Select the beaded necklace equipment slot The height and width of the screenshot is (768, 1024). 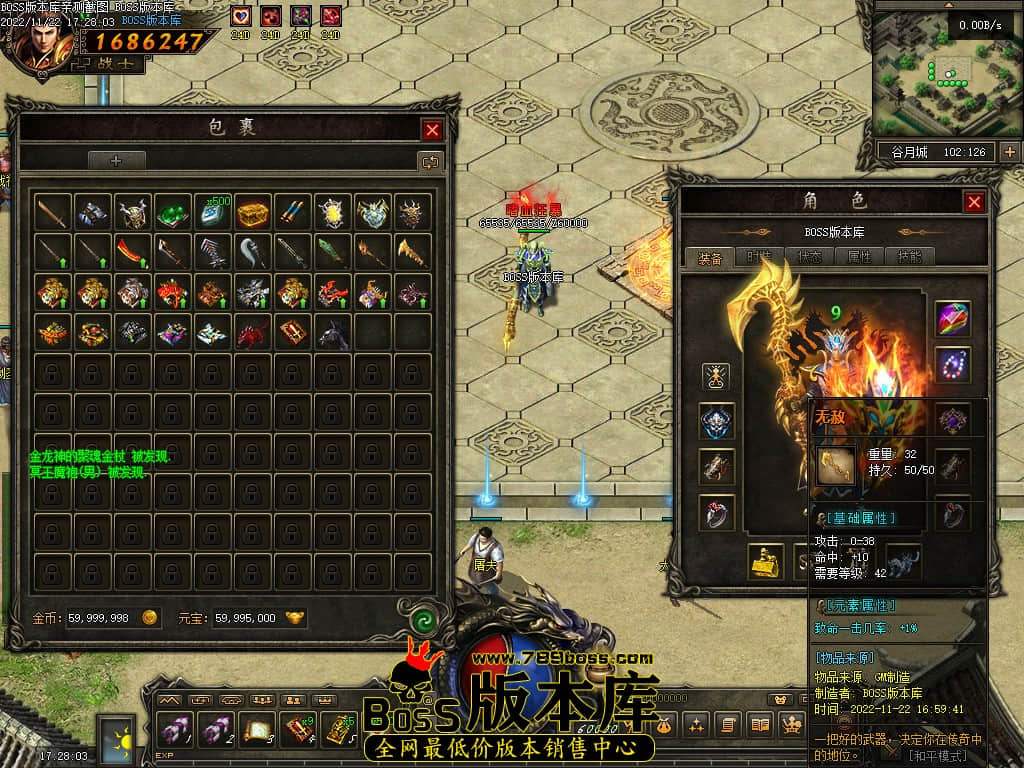click(x=952, y=365)
